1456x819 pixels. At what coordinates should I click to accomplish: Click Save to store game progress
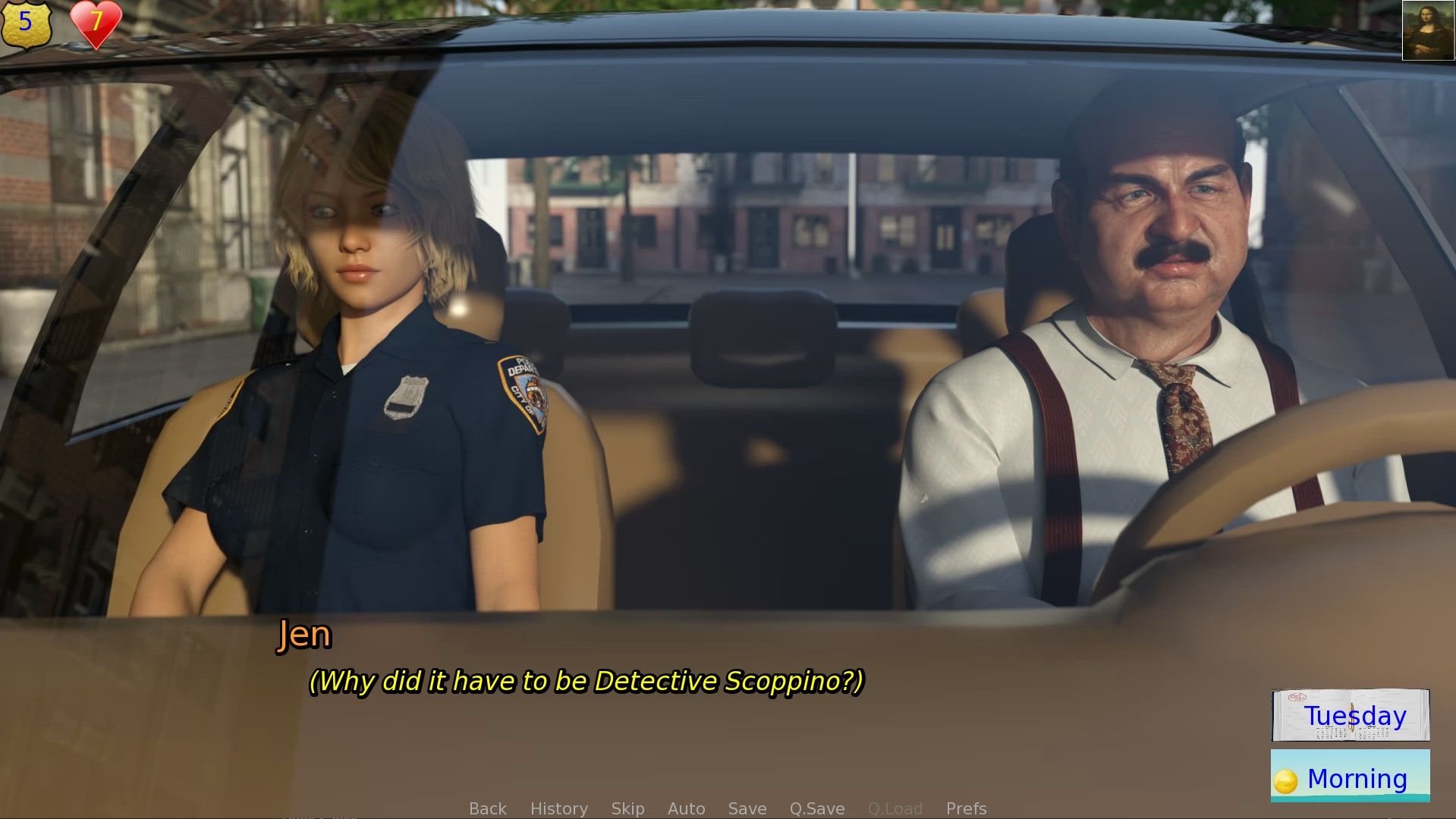[747, 808]
